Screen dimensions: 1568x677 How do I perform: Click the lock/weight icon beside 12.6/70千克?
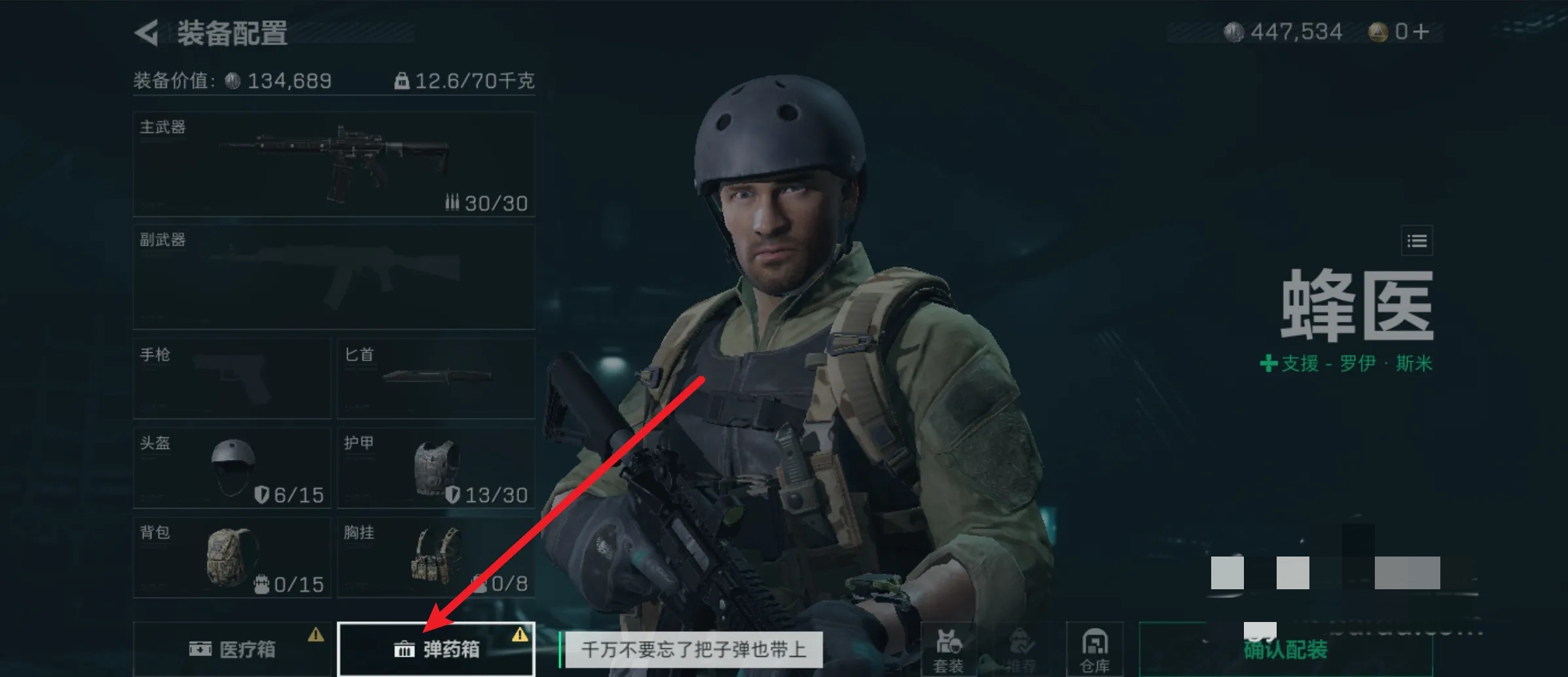(x=402, y=80)
